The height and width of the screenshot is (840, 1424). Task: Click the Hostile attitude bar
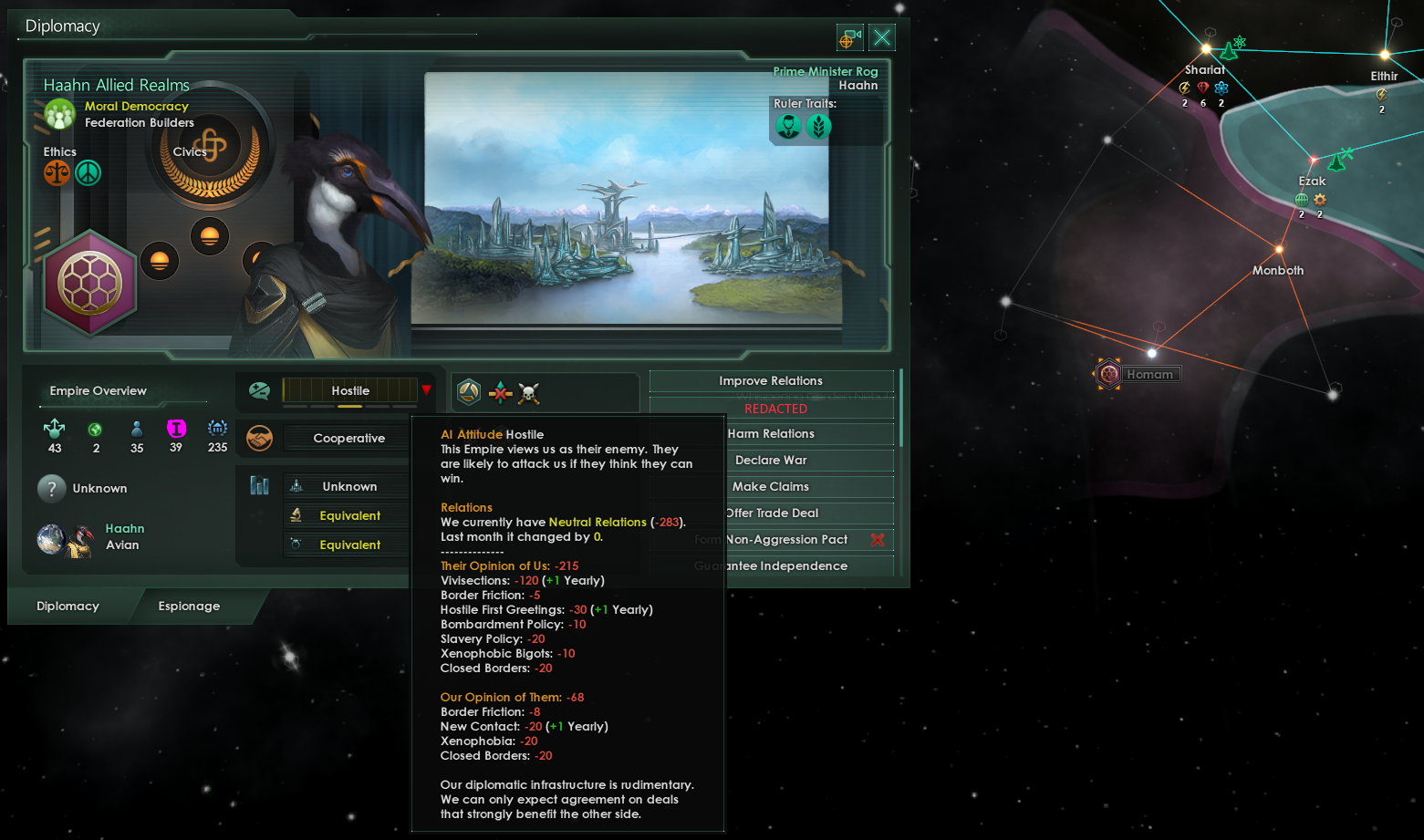pos(350,390)
